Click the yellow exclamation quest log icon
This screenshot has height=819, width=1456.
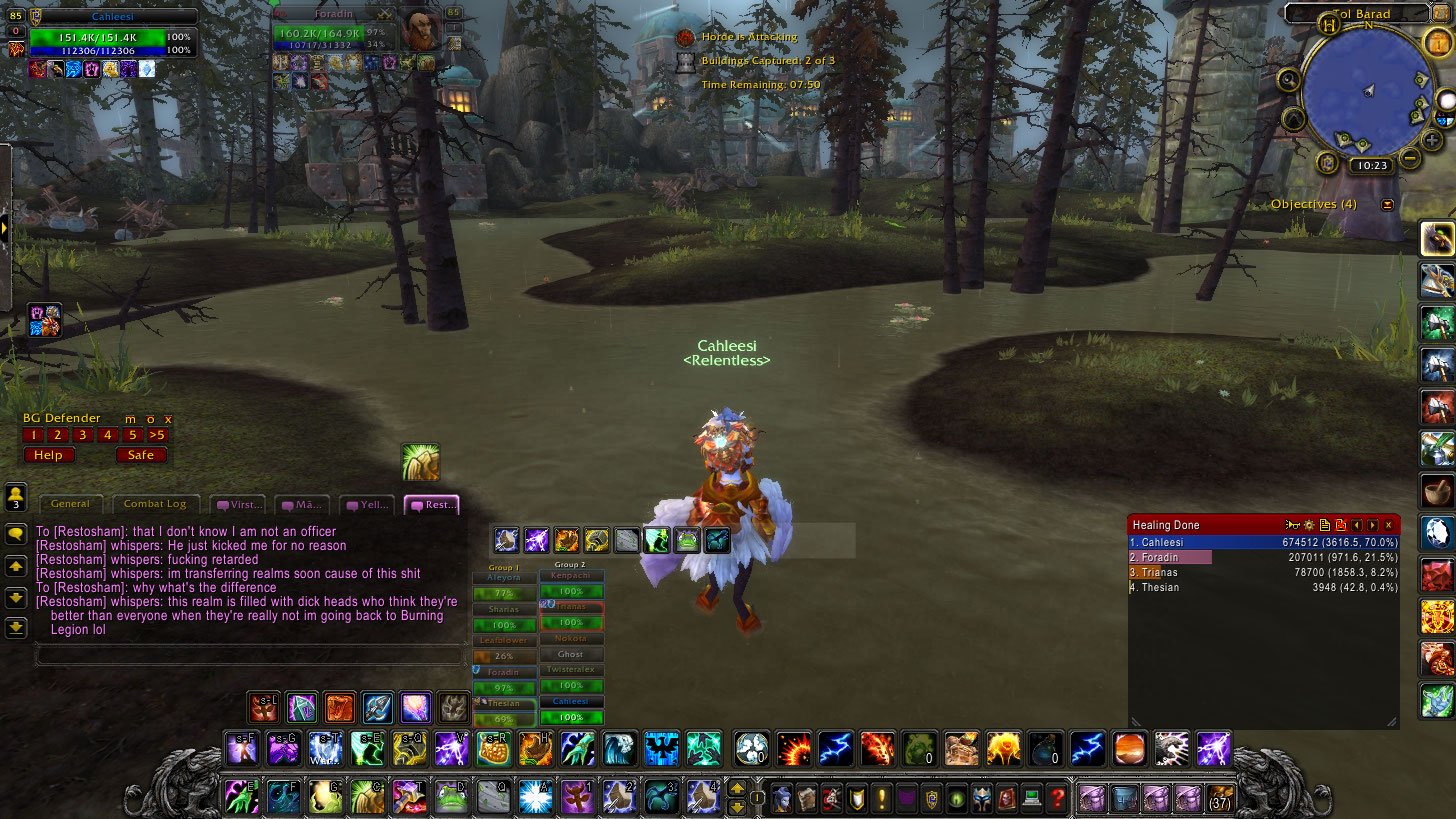tap(882, 798)
